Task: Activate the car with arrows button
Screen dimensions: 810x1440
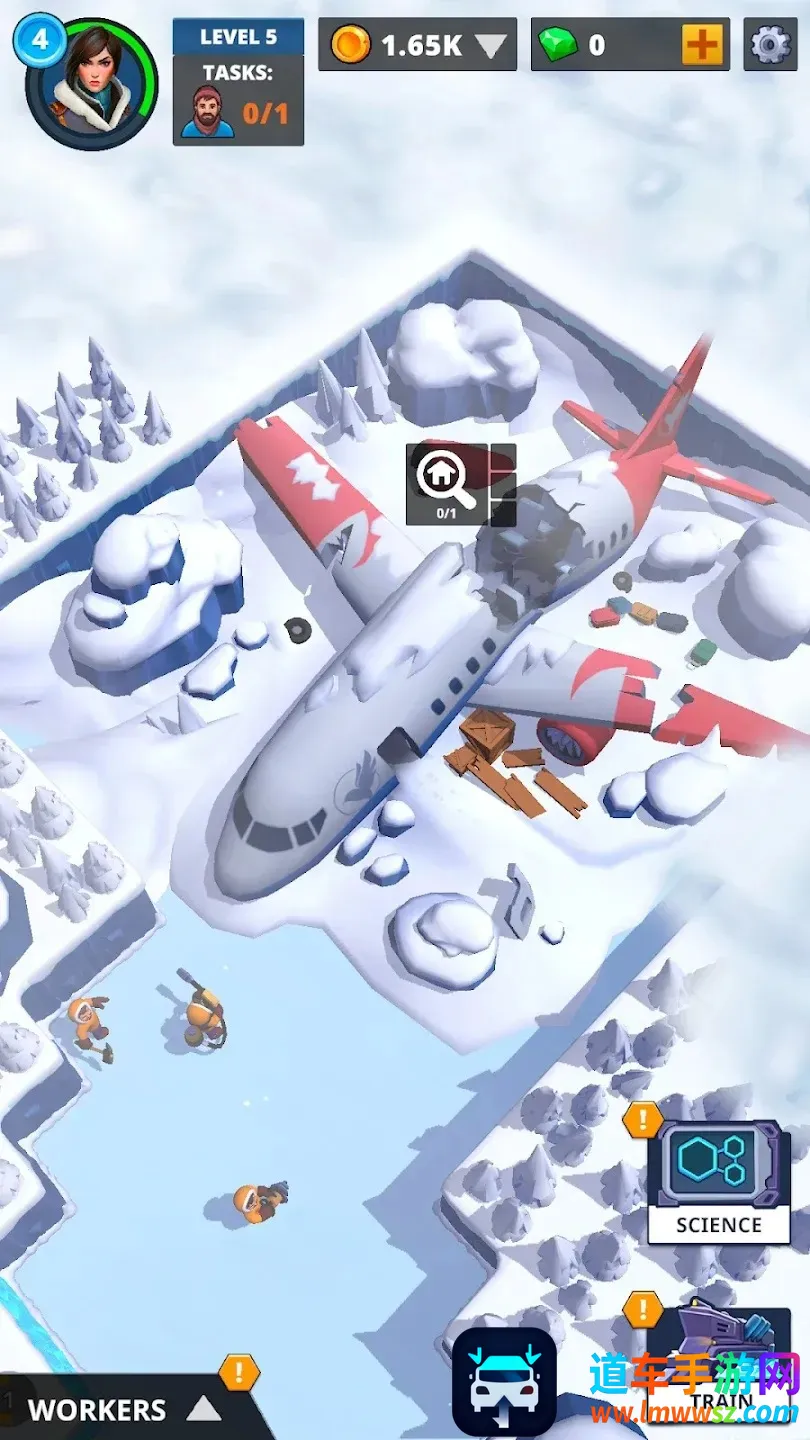Action: point(504,1382)
